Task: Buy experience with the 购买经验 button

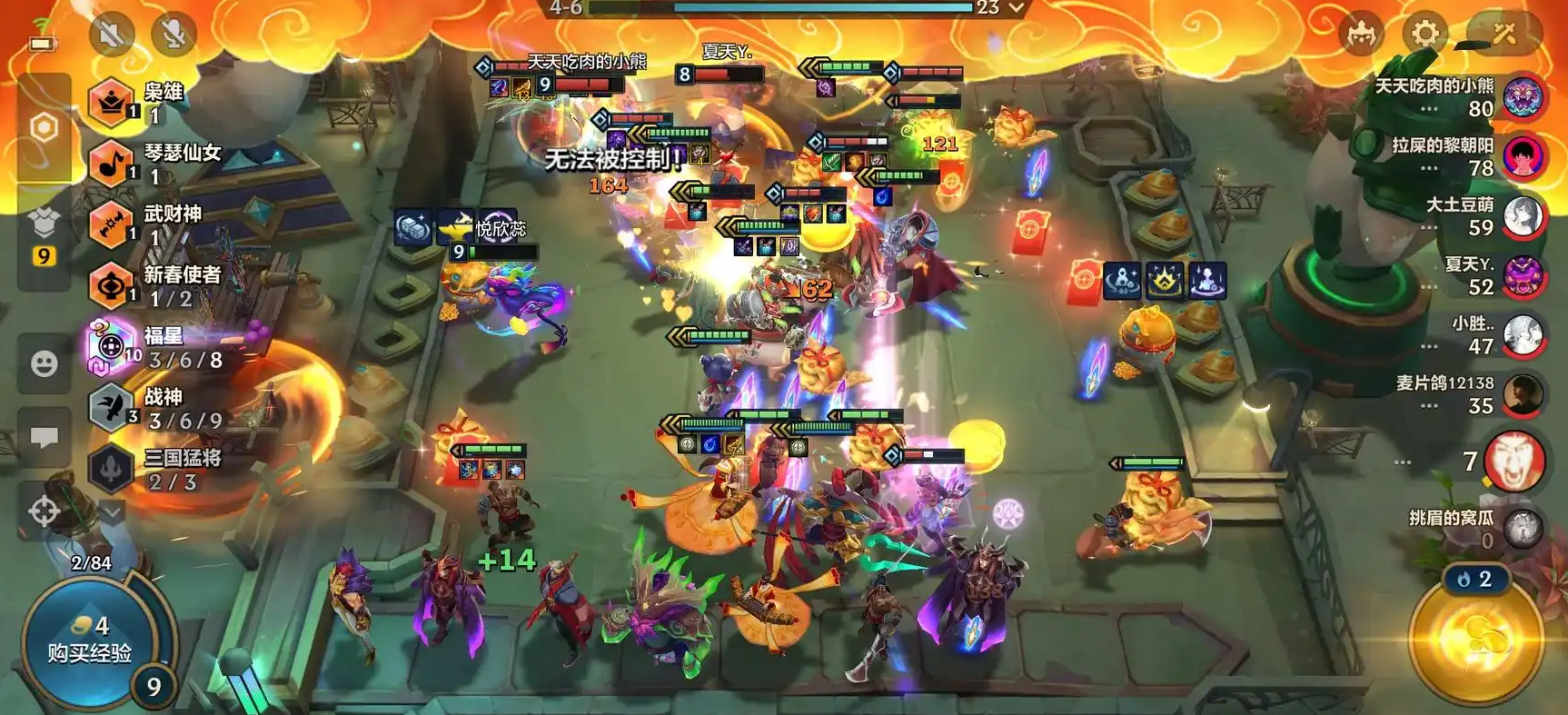Action: (x=89, y=641)
